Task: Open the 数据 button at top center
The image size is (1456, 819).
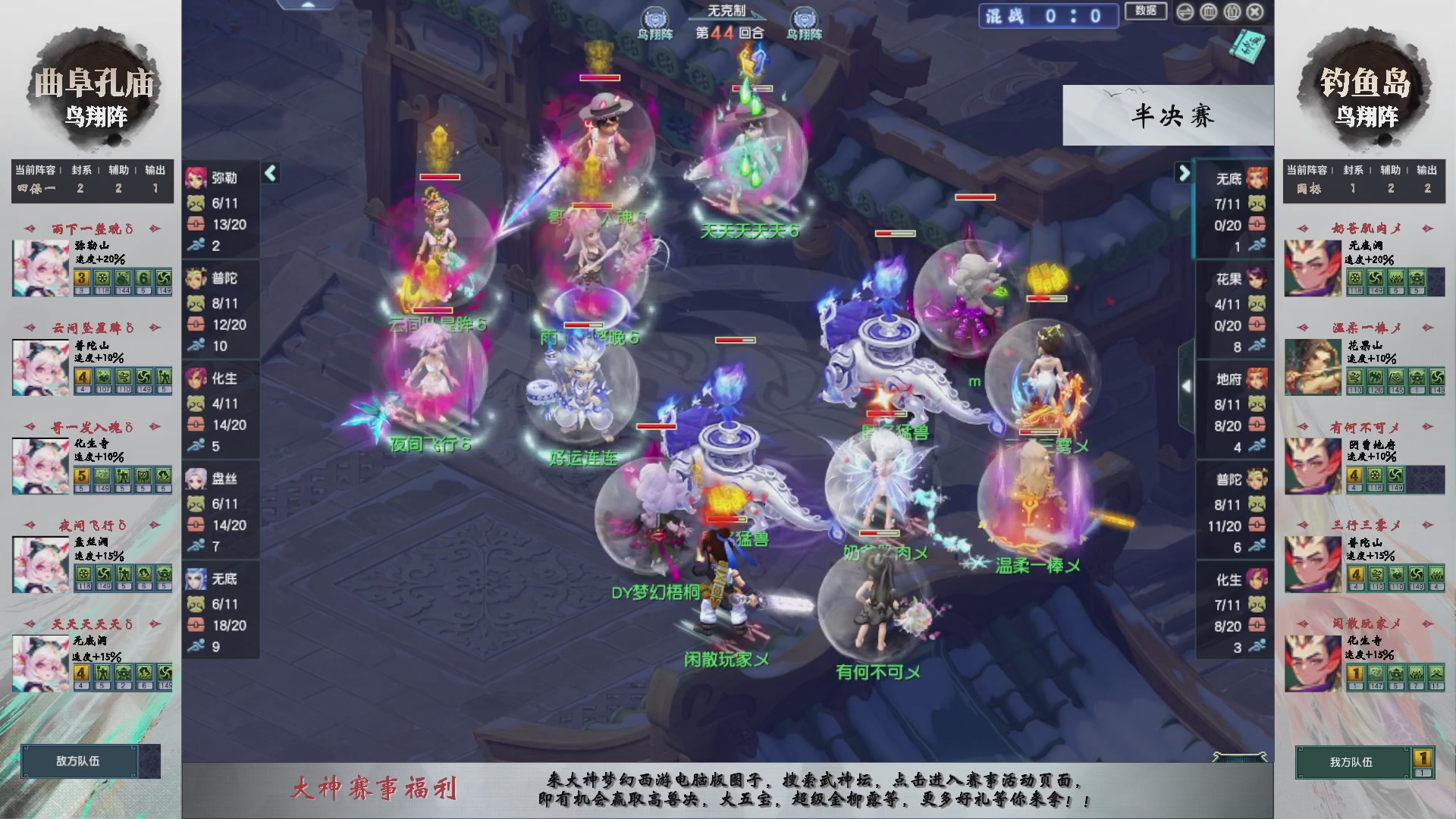Action: coord(1145,11)
